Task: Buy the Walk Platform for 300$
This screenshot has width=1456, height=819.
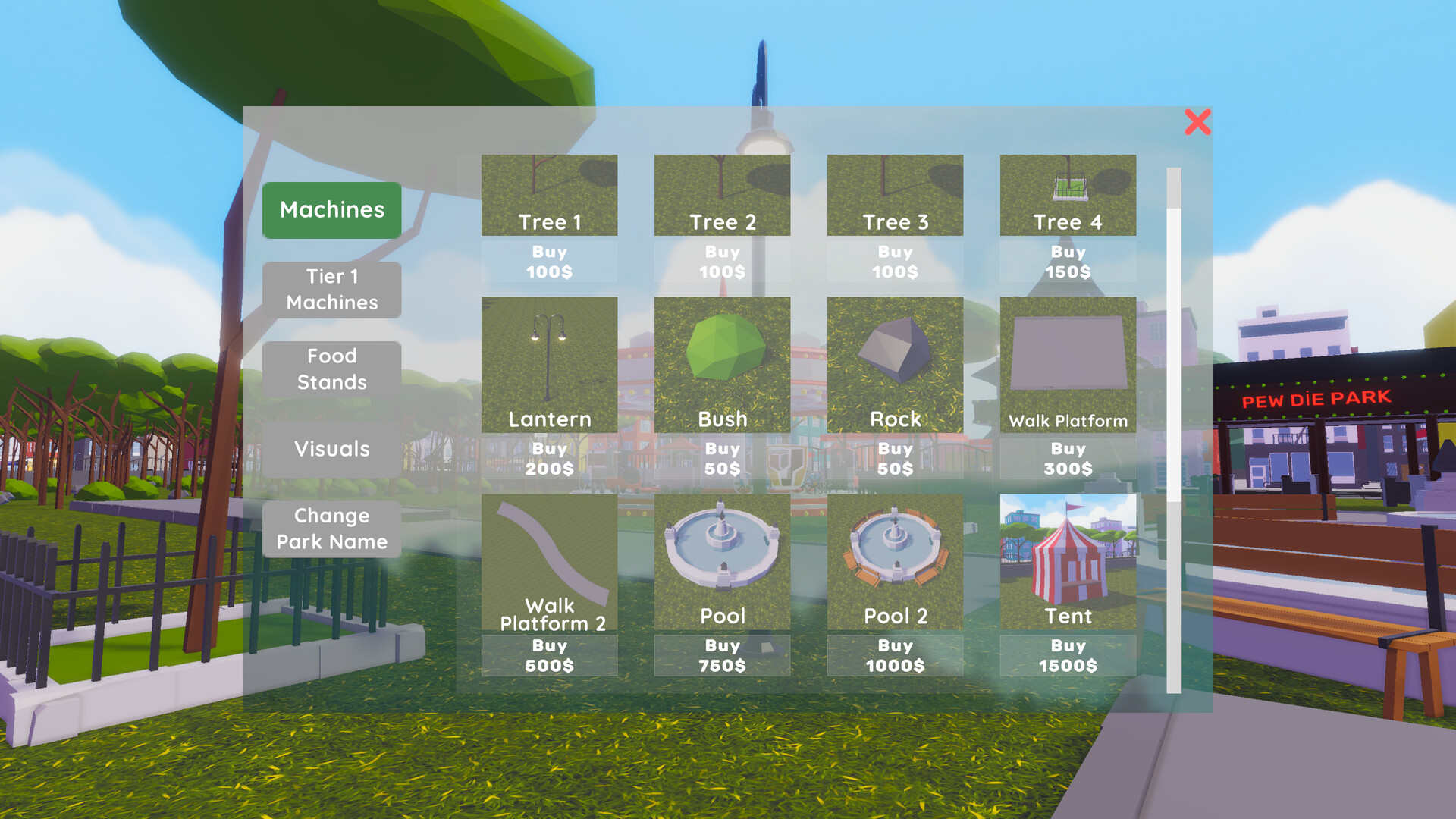Action: click(1068, 458)
